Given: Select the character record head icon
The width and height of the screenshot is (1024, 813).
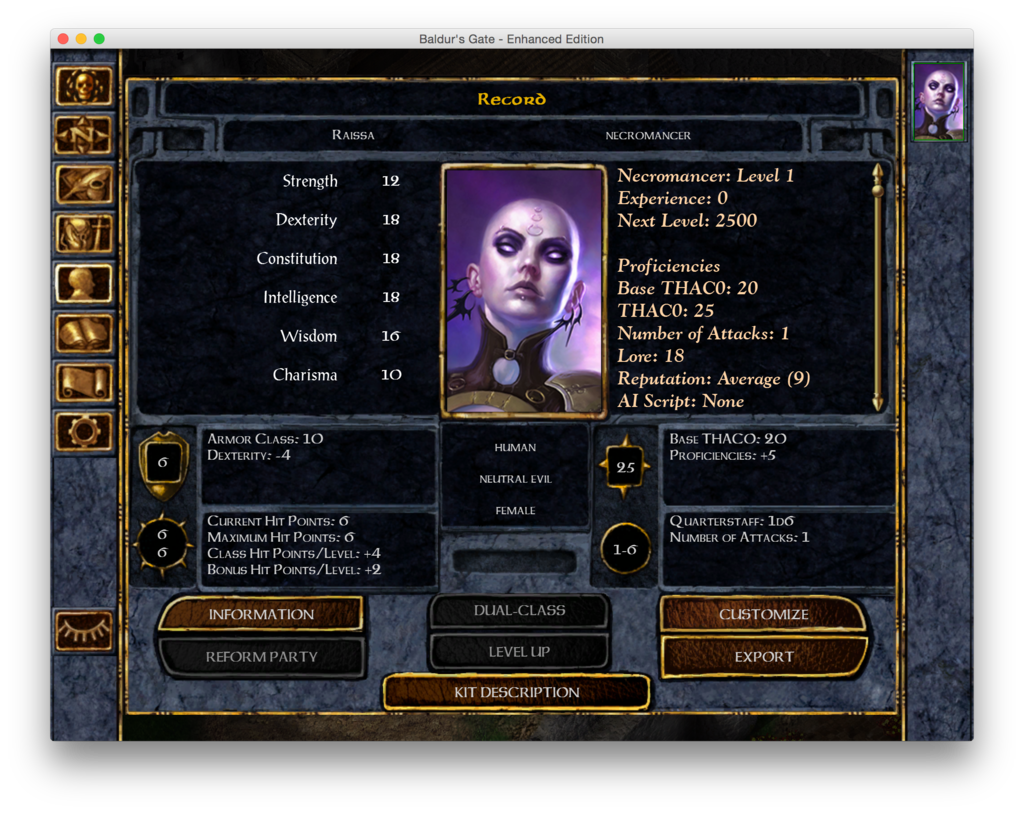Looking at the screenshot, I should [84, 283].
